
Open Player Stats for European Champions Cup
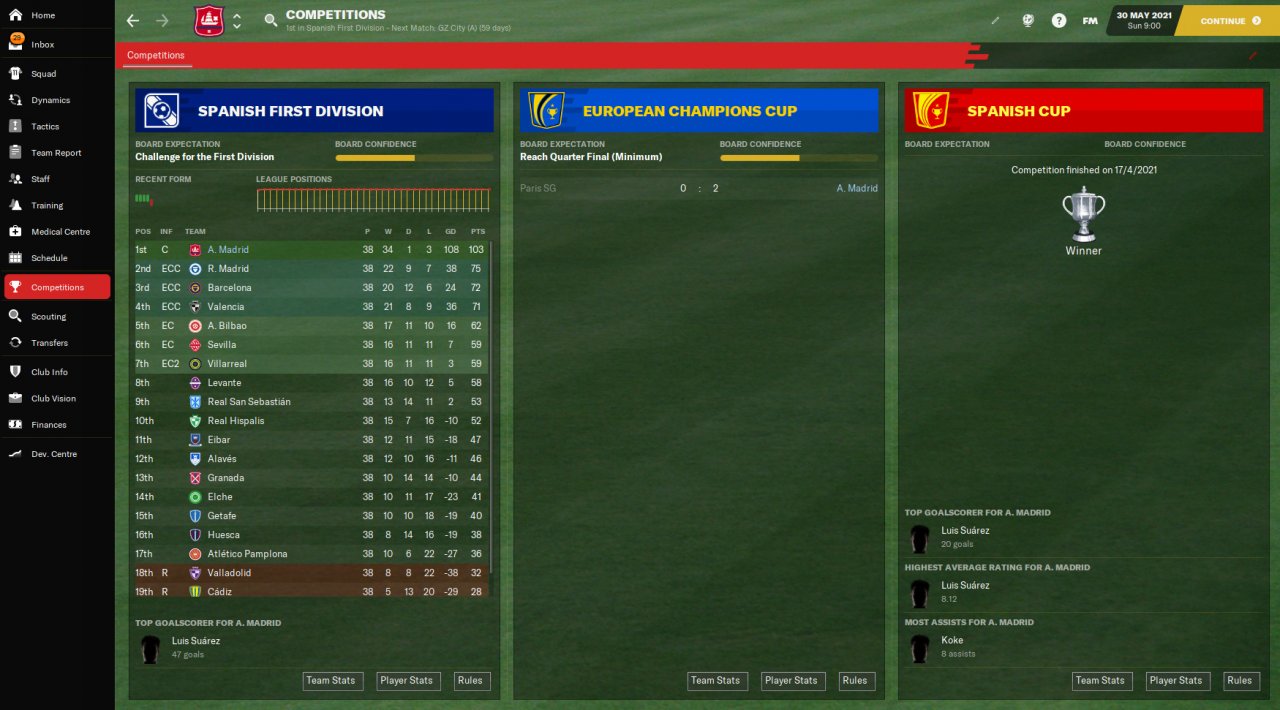point(791,681)
